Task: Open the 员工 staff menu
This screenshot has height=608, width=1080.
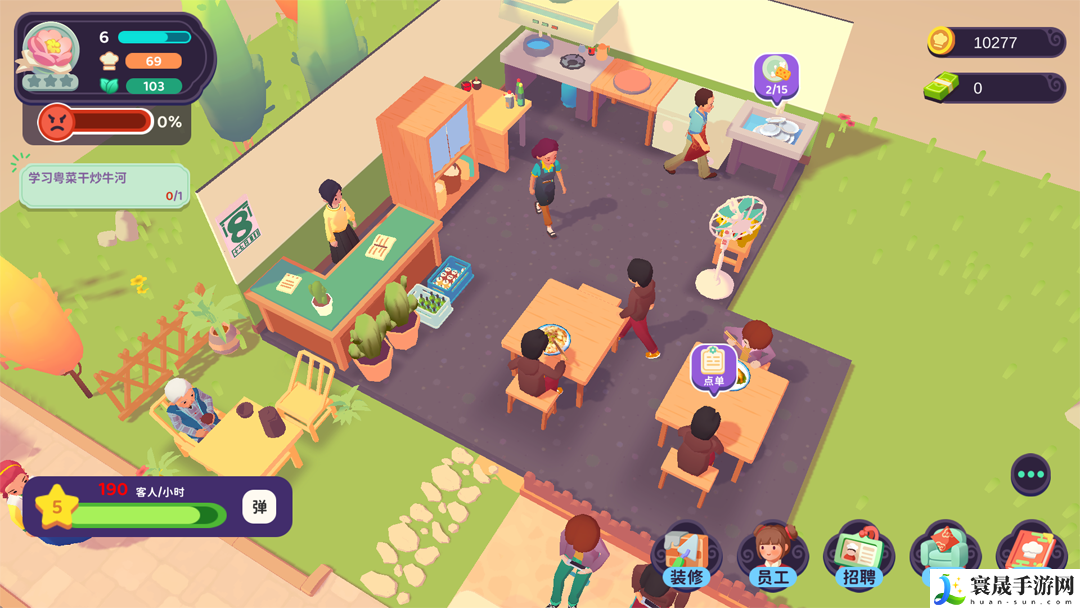Action: 772,558
